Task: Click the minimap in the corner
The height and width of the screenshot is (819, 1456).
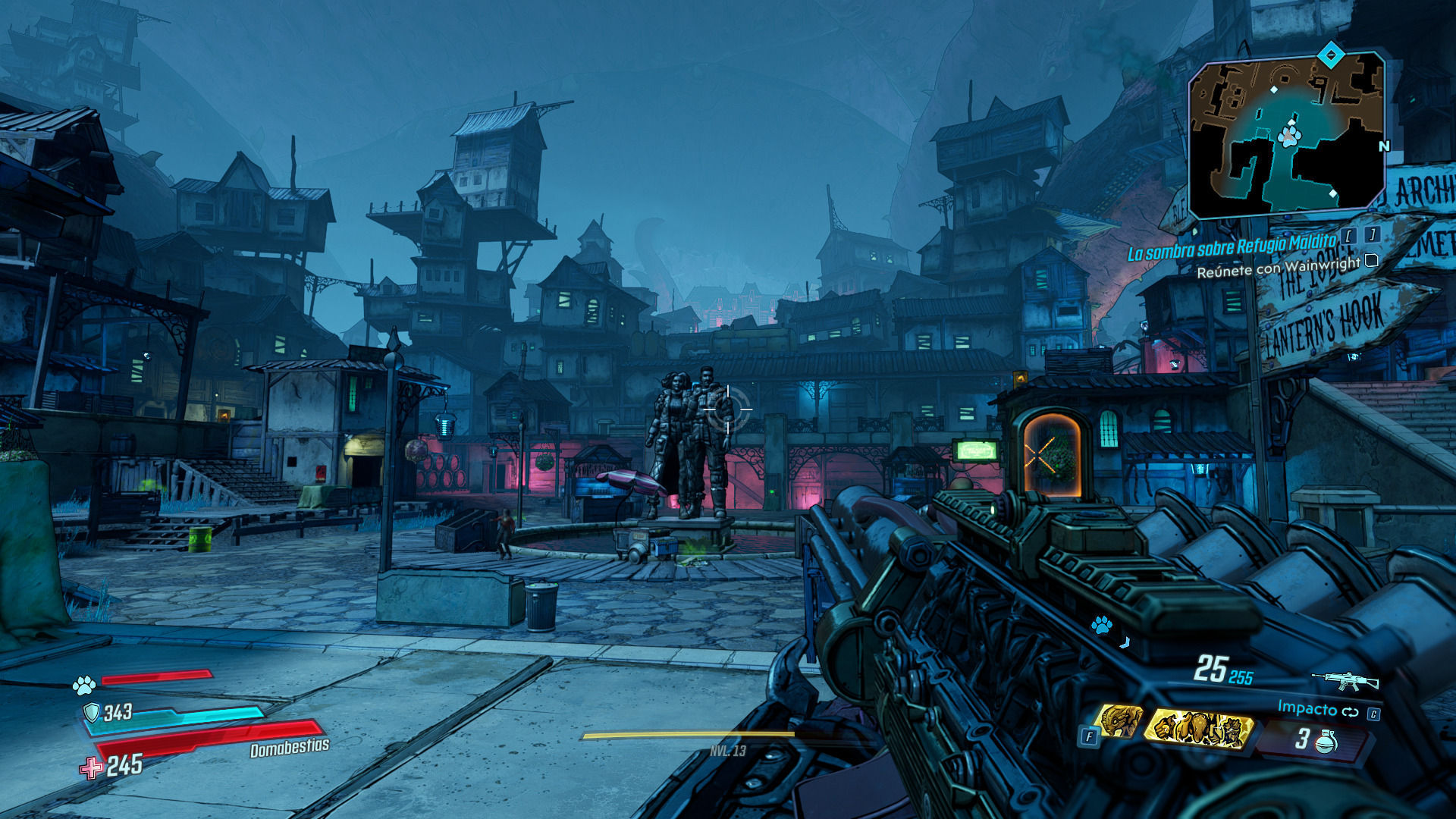Action: (x=1286, y=135)
